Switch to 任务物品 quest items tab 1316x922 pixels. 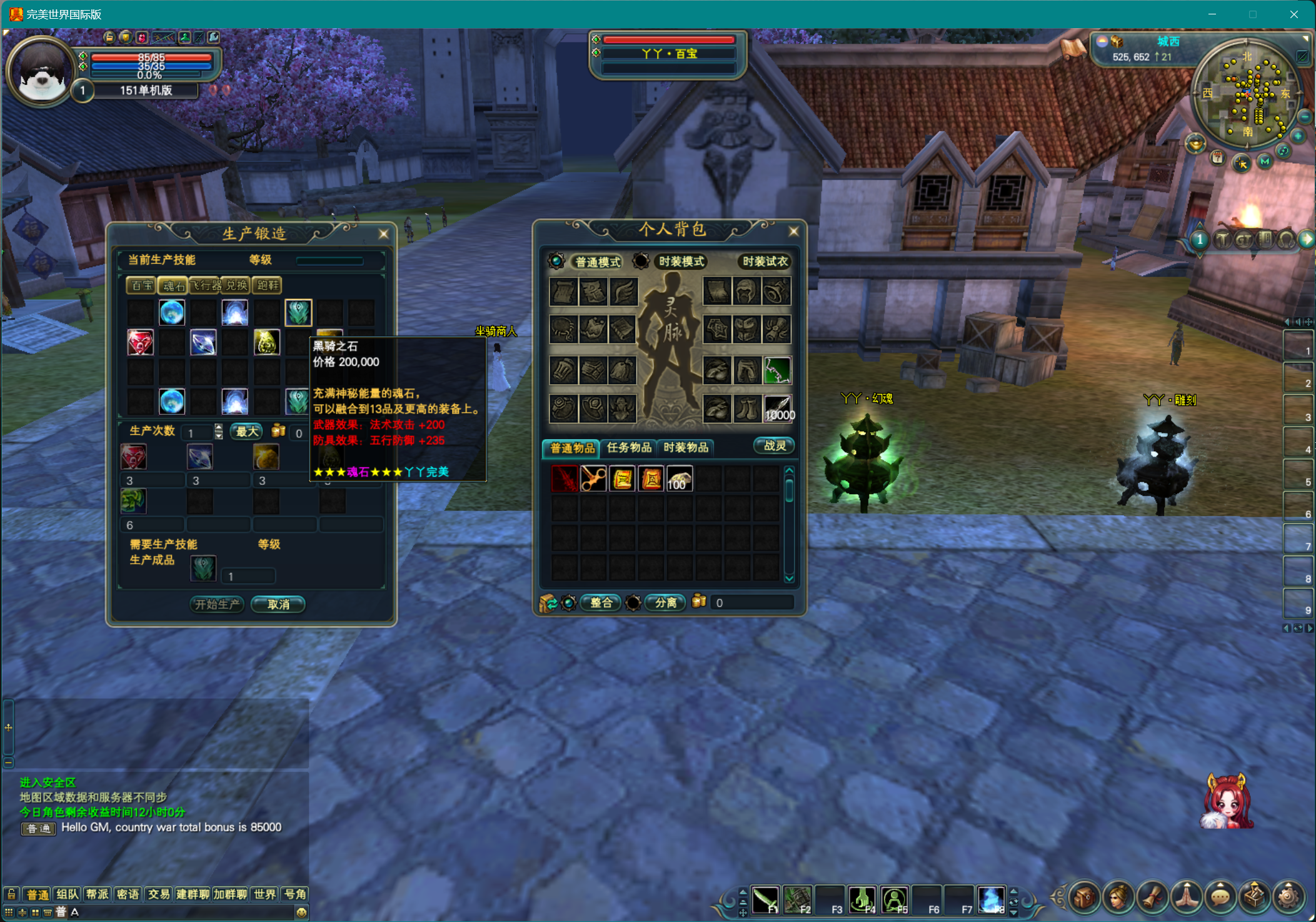point(628,448)
